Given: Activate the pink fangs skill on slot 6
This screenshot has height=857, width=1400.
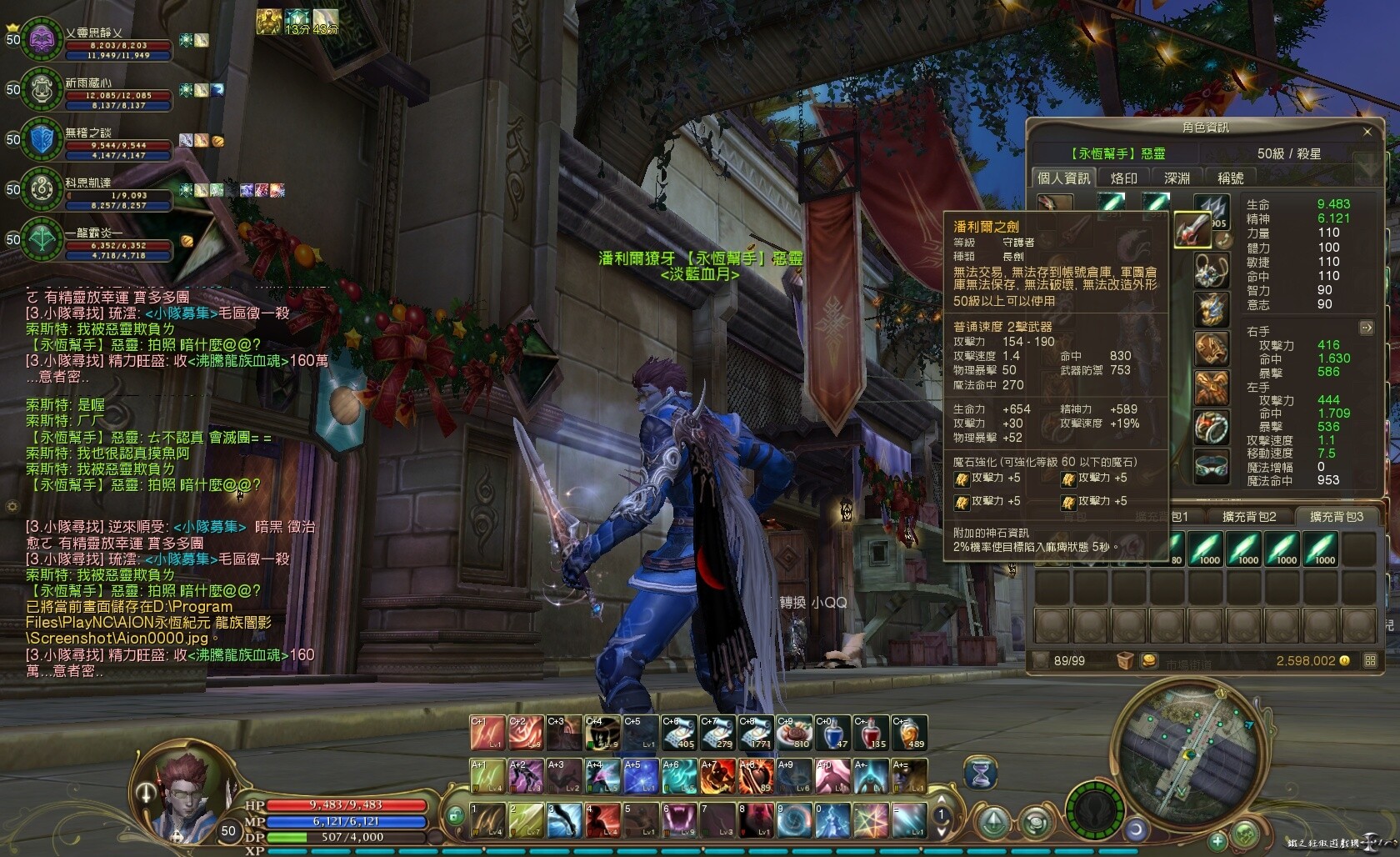Looking at the screenshot, I should point(678,820).
